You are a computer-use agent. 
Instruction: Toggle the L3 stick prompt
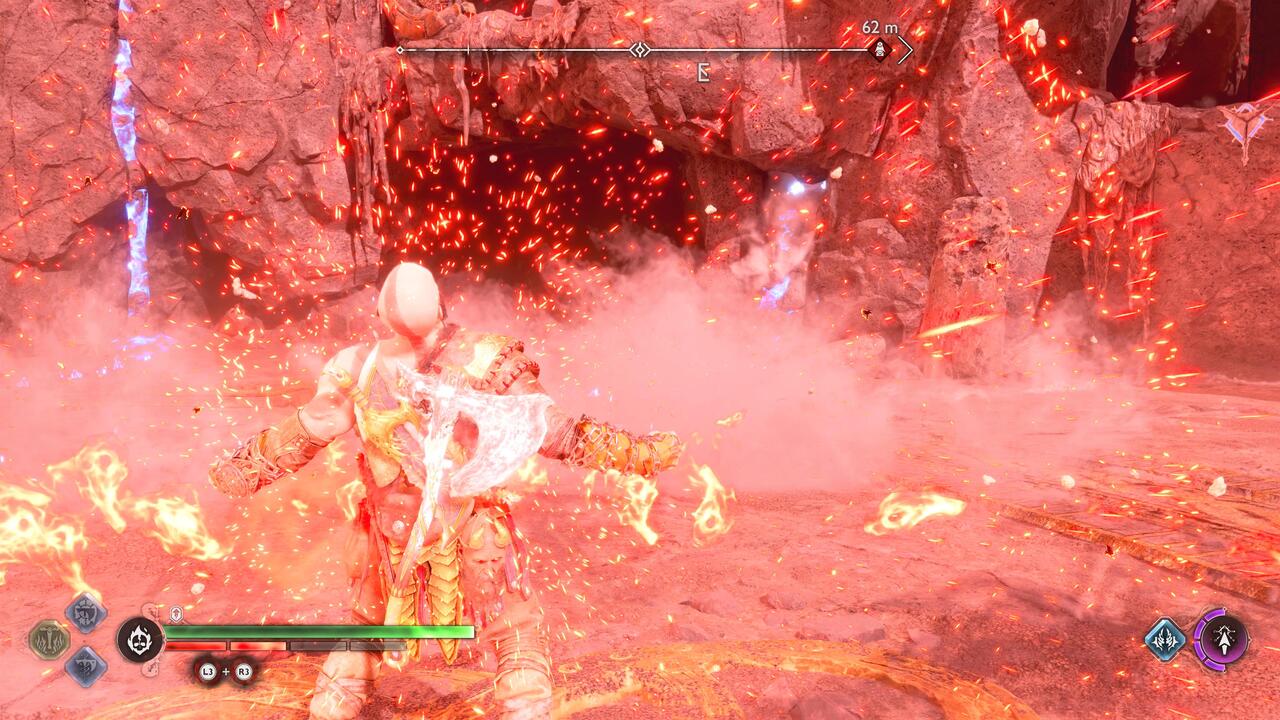[207, 670]
